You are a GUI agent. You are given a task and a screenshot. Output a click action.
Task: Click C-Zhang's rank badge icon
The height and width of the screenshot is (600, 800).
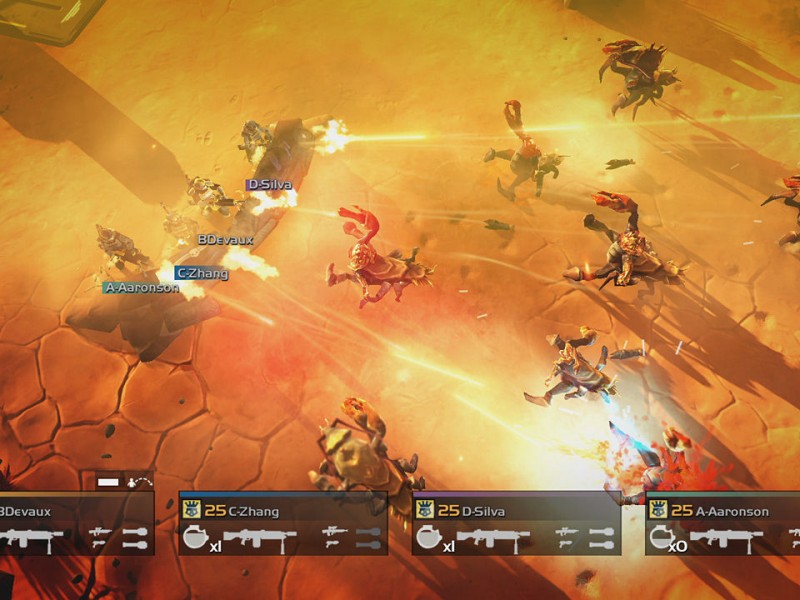pos(190,510)
